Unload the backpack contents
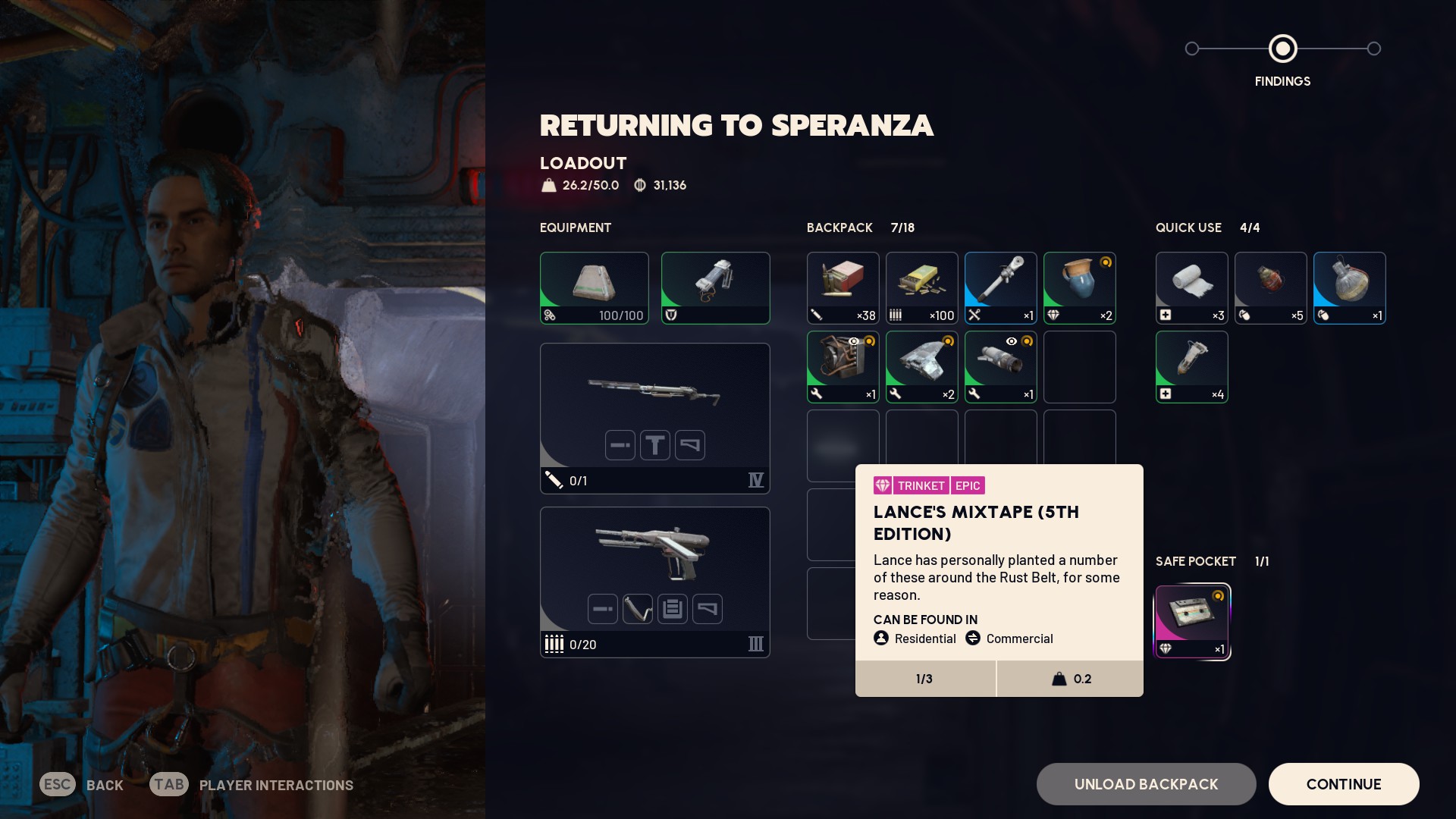Screen dimensions: 1456x819 (x=1146, y=784)
